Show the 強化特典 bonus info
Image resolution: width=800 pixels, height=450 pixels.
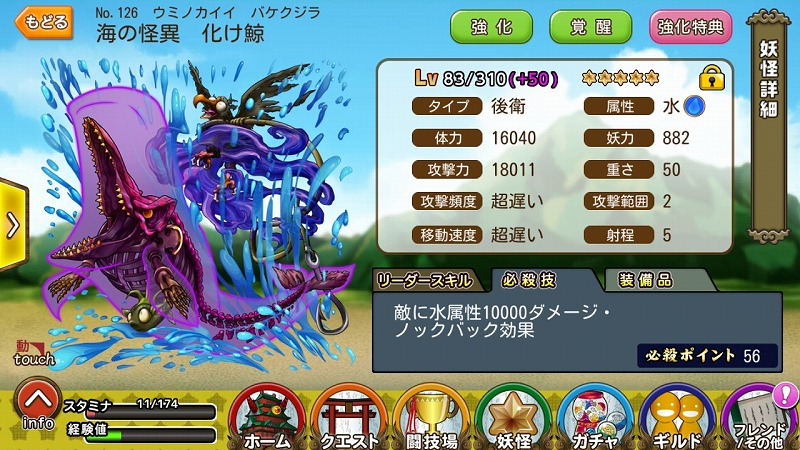tap(691, 27)
